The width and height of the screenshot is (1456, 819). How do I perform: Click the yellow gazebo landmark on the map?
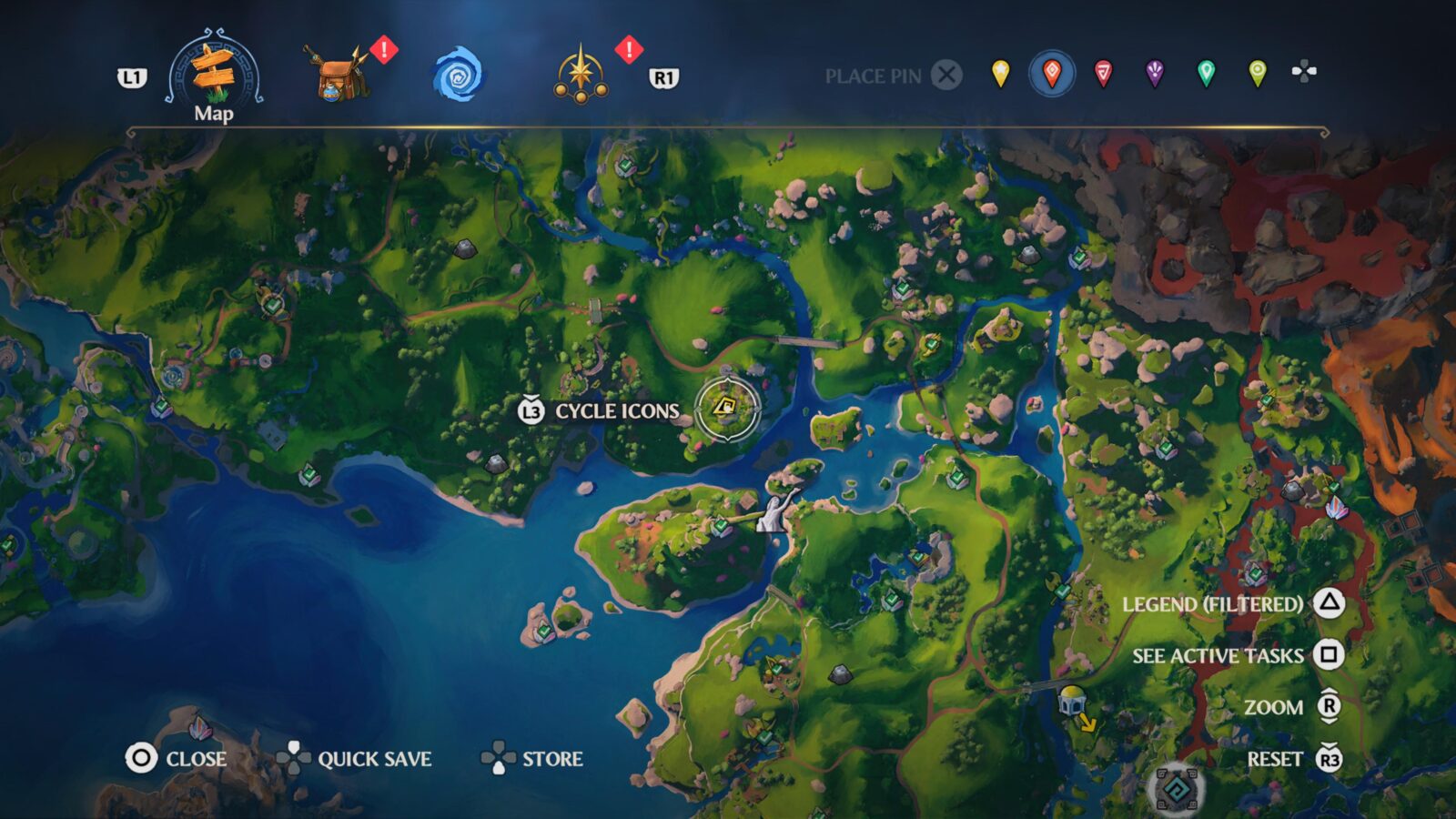coord(1074,703)
